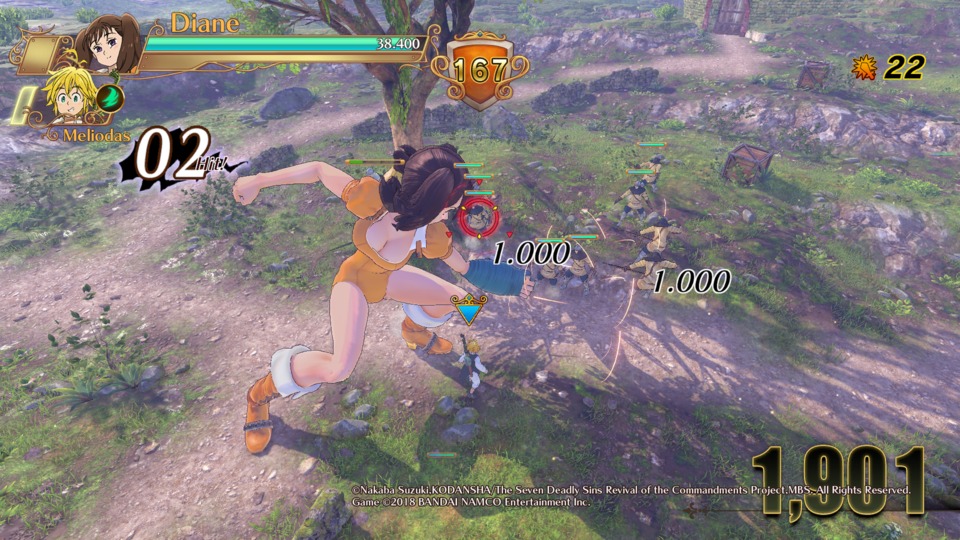The width and height of the screenshot is (960, 540).
Task: Switch to Meliodas's partner portrait
Action: pos(67,99)
